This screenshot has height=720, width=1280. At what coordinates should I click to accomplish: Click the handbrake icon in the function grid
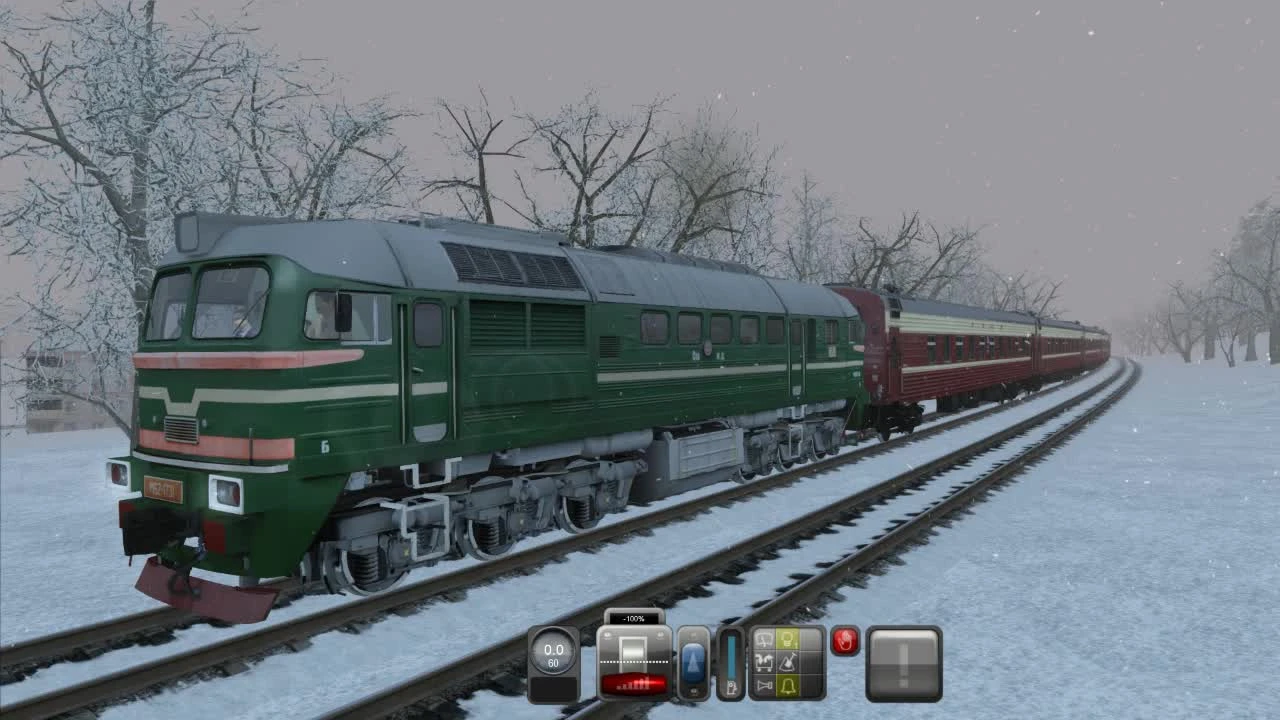pos(763,663)
